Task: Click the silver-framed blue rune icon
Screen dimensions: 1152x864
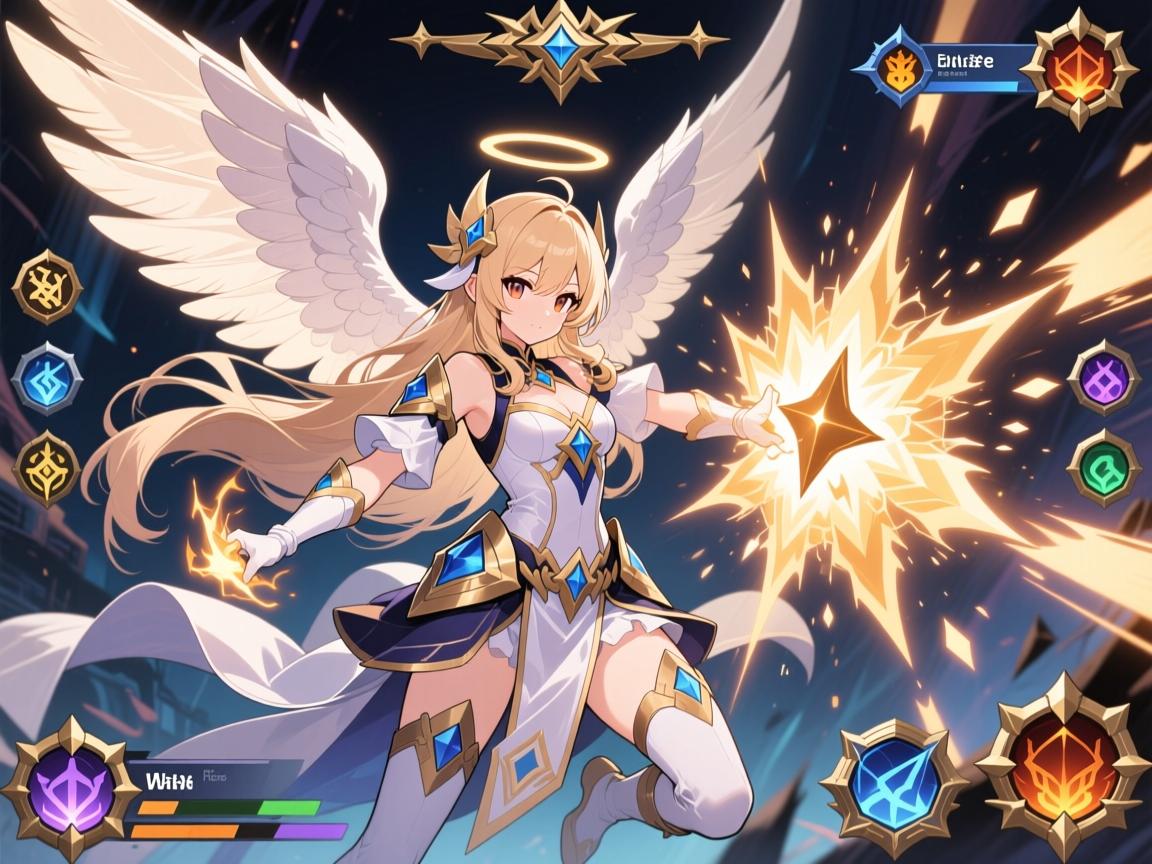Action: 47,378
